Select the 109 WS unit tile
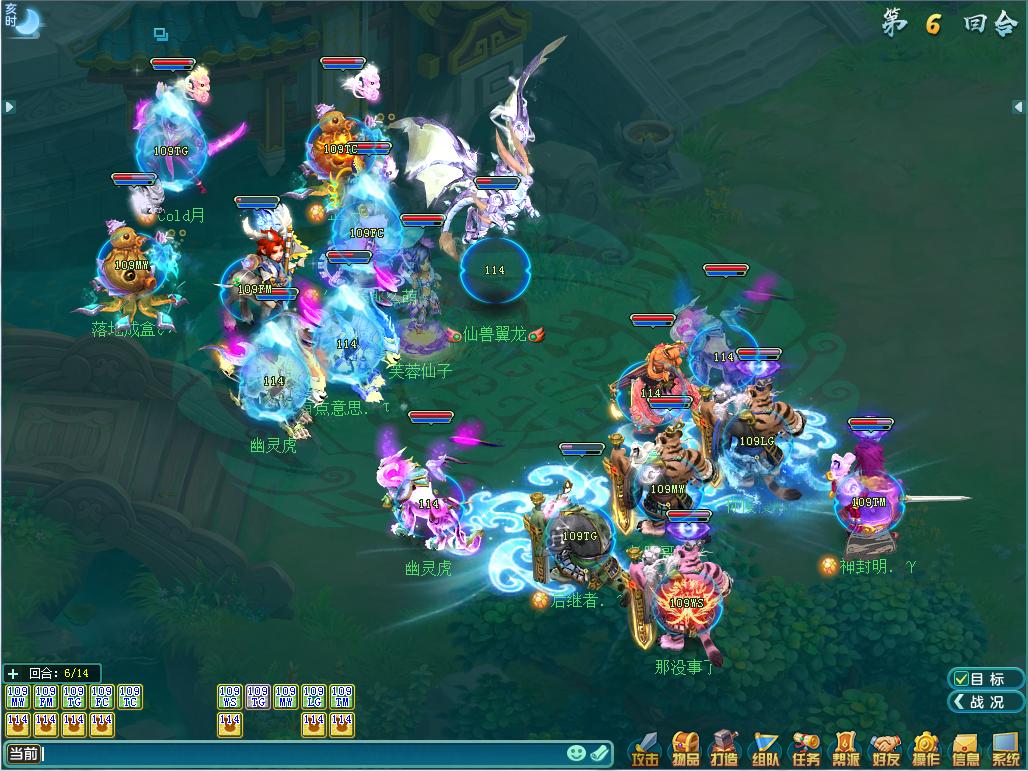The height and width of the screenshot is (771, 1028). pos(230,696)
